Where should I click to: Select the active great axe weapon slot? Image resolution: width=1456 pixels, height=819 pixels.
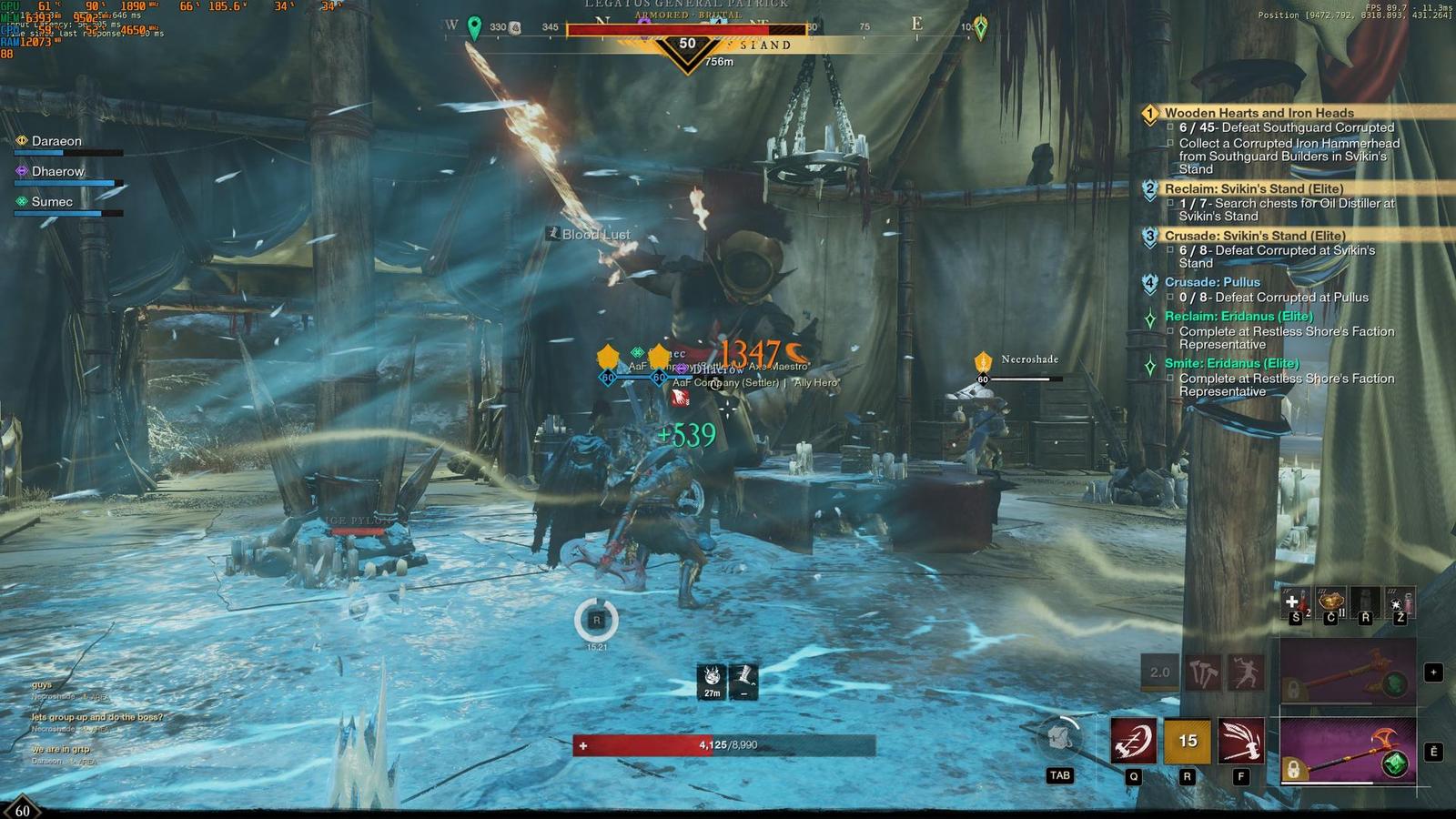tap(1348, 750)
